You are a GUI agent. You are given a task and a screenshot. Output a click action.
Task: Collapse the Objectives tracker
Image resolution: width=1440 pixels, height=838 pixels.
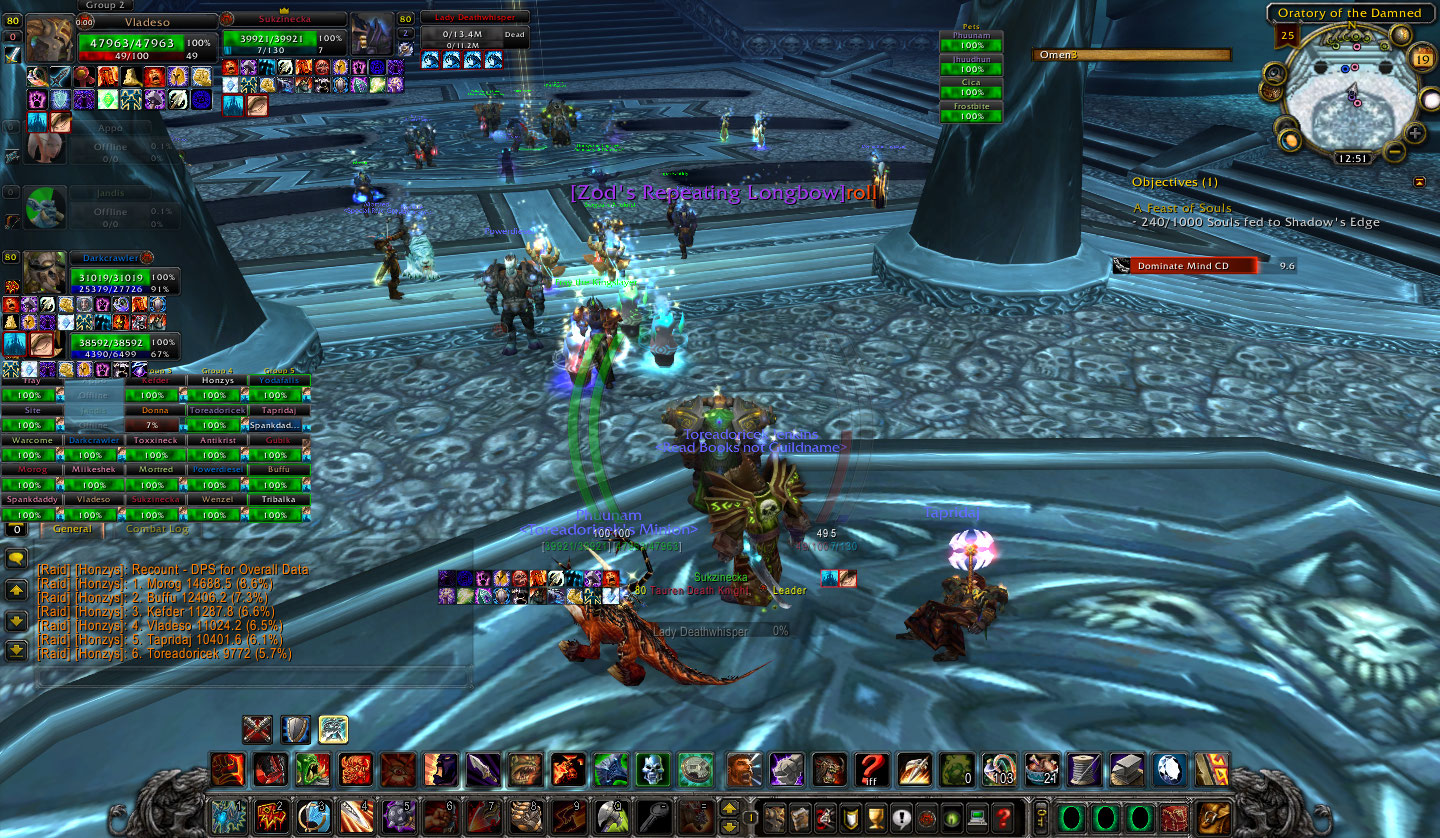(x=1419, y=182)
